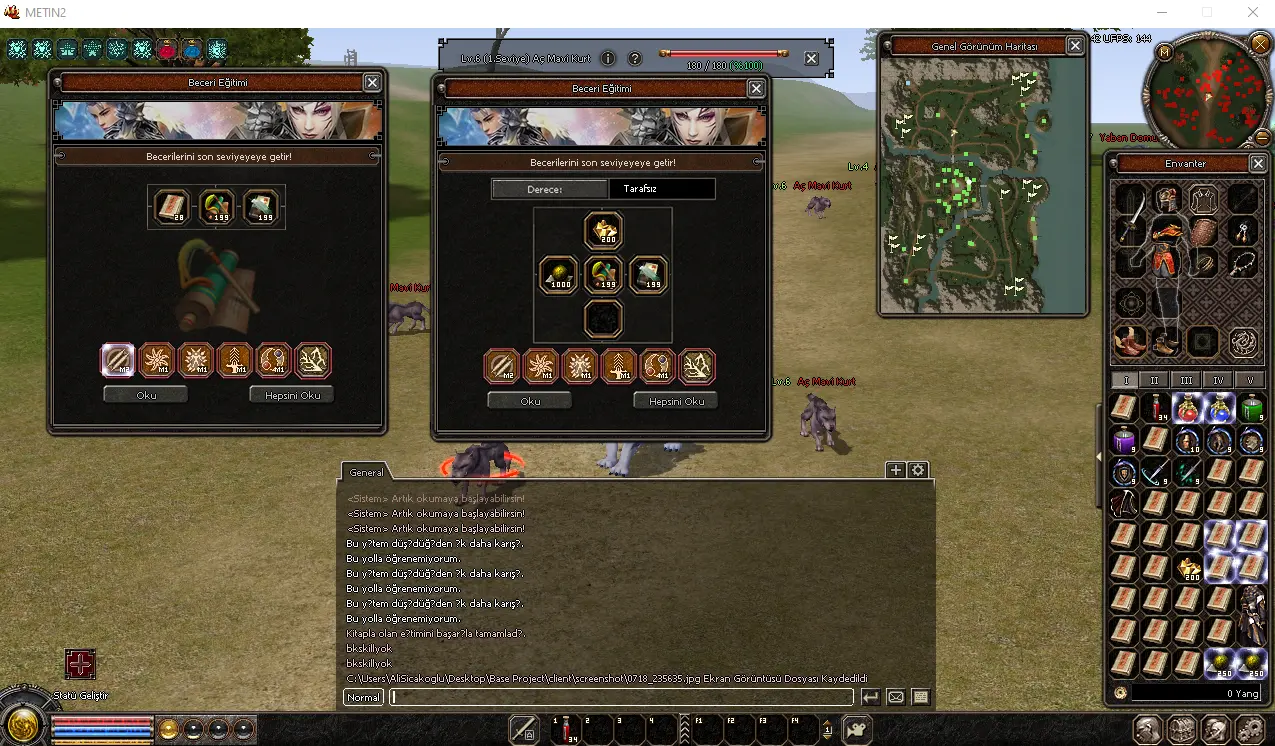Image resolution: width=1275 pixels, height=746 pixels.
Task: Switch to inventory page II
Action: (x=1155, y=380)
